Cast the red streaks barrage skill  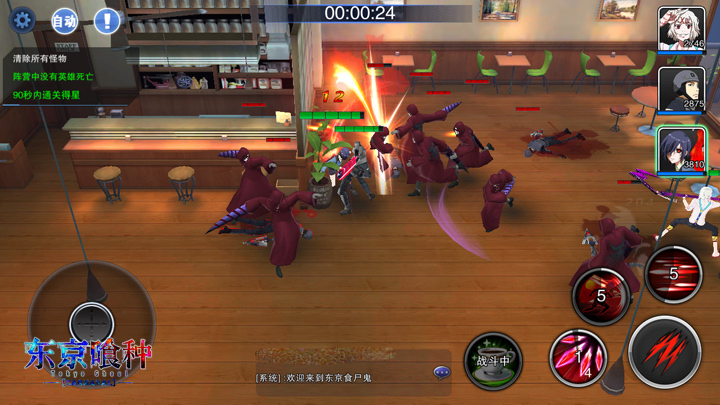tap(673, 273)
